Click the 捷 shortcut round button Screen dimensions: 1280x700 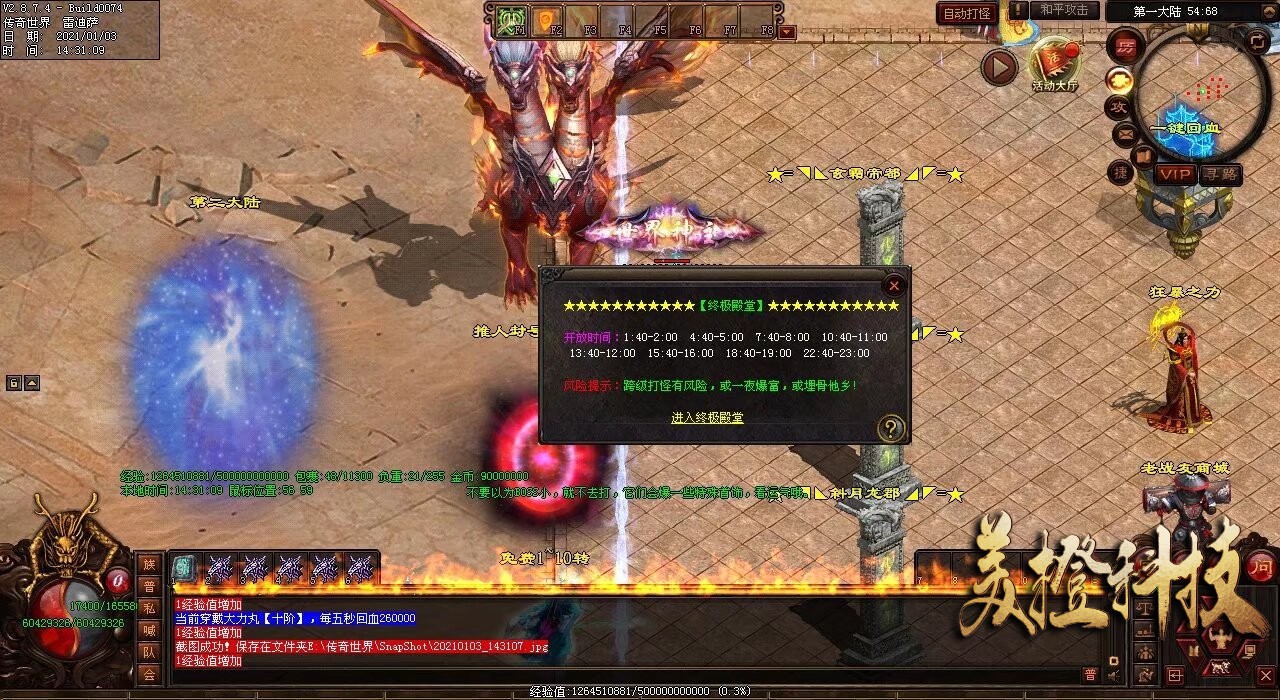pyautogui.click(x=1122, y=173)
